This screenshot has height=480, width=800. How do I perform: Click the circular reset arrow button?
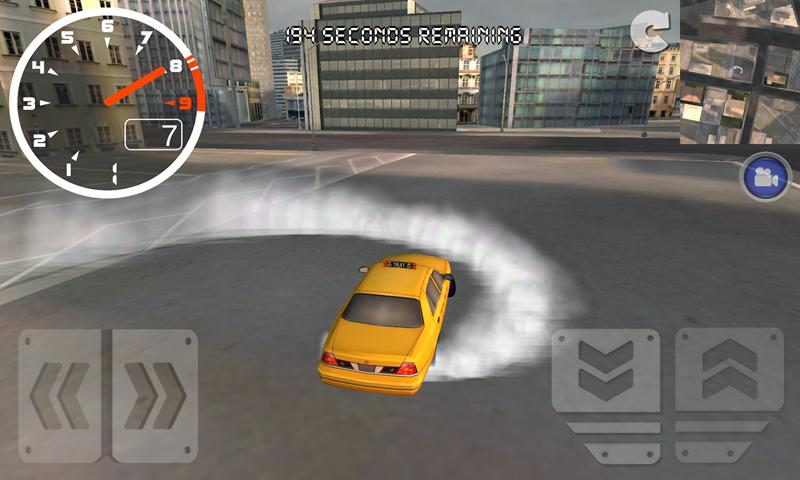point(651,33)
